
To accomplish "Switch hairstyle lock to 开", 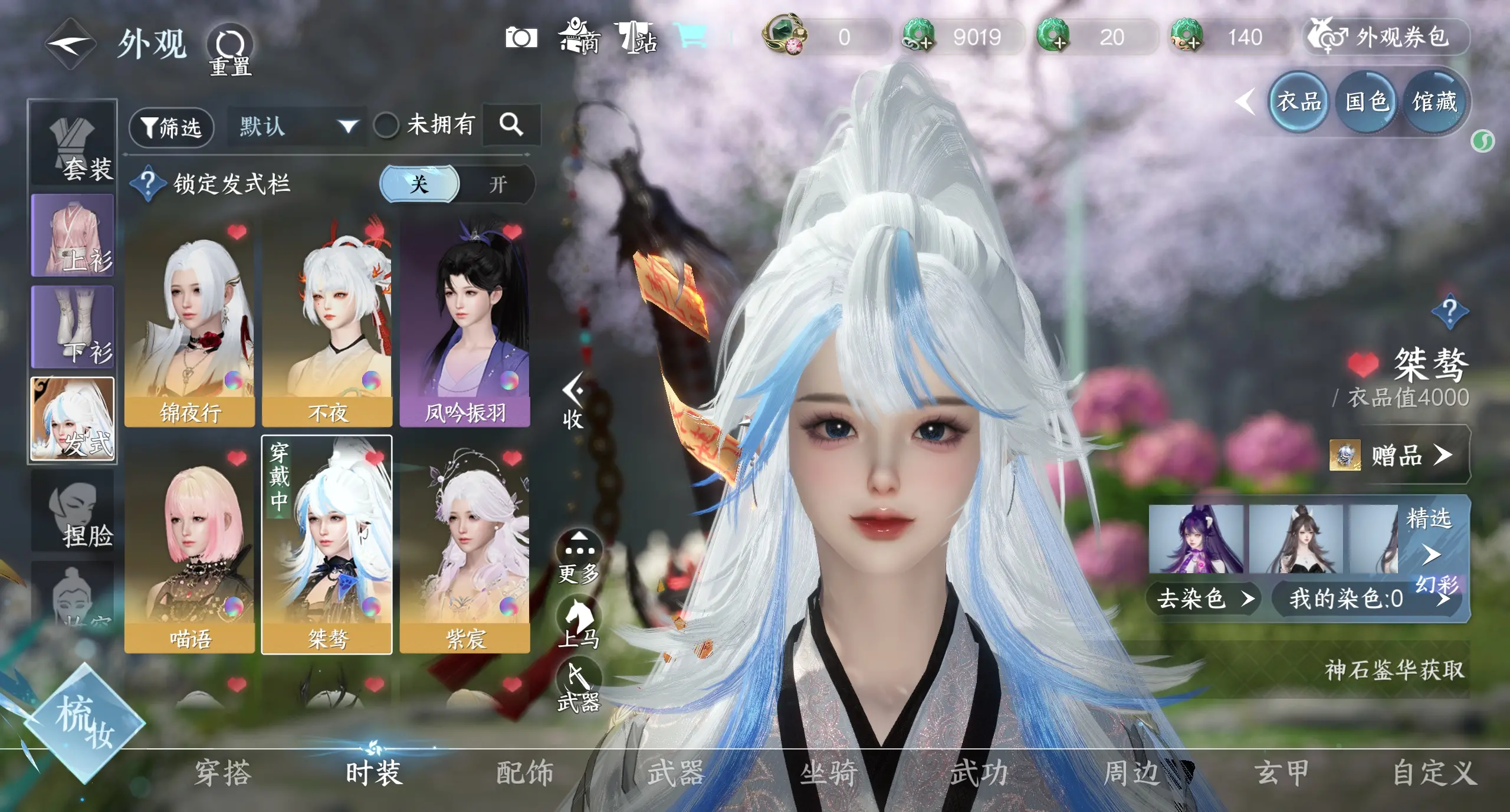I will (498, 185).
